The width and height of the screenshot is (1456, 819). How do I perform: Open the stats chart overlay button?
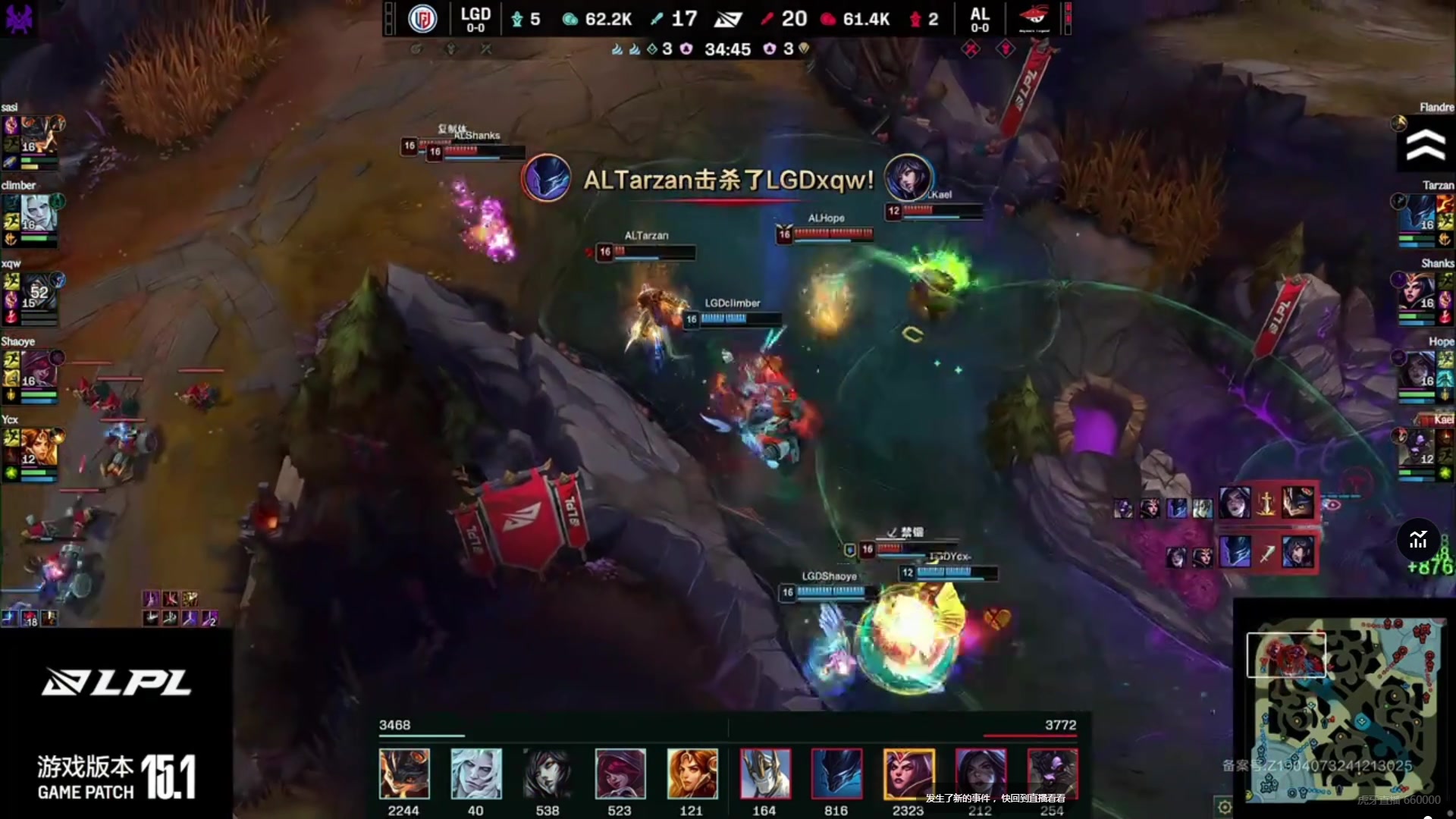point(1418,540)
